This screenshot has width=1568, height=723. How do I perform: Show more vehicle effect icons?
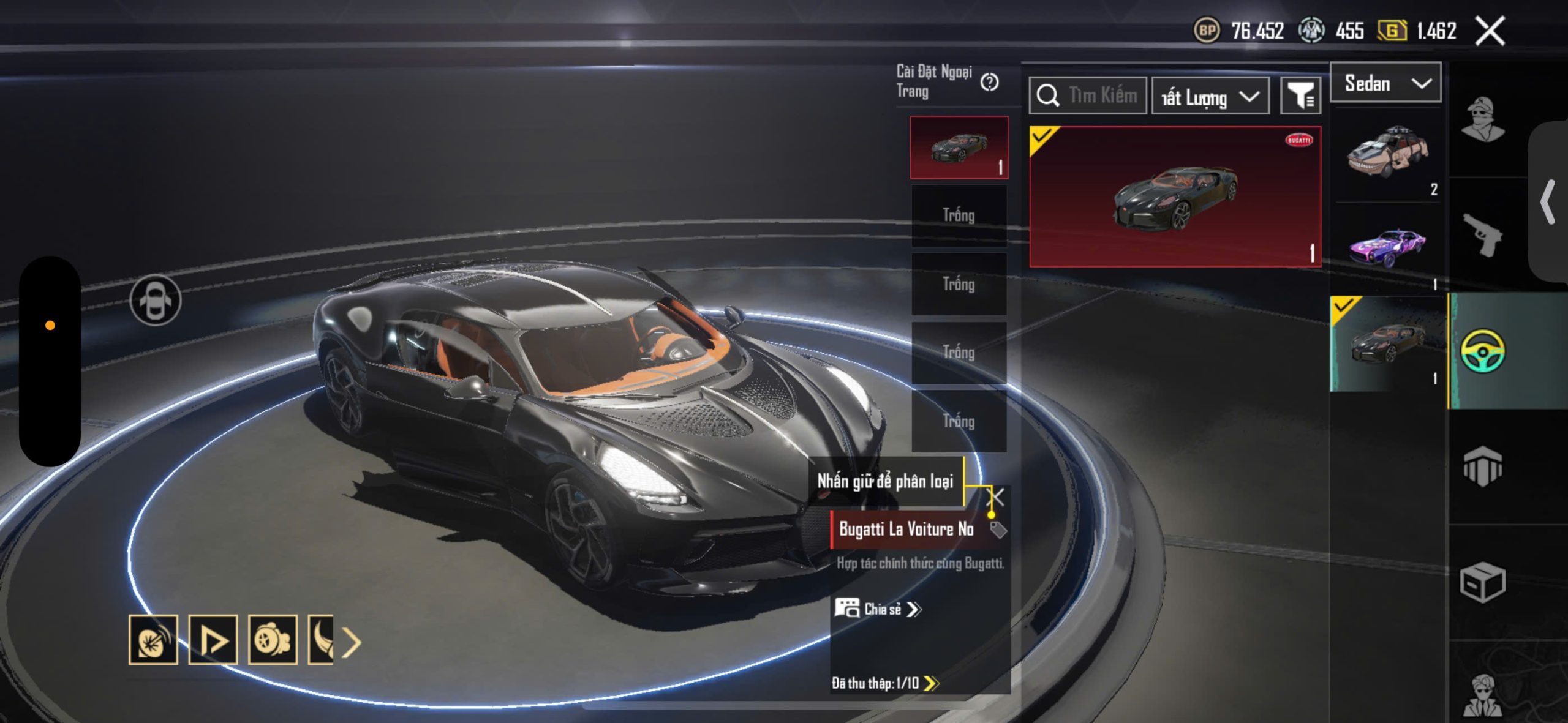[x=351, y=642]
